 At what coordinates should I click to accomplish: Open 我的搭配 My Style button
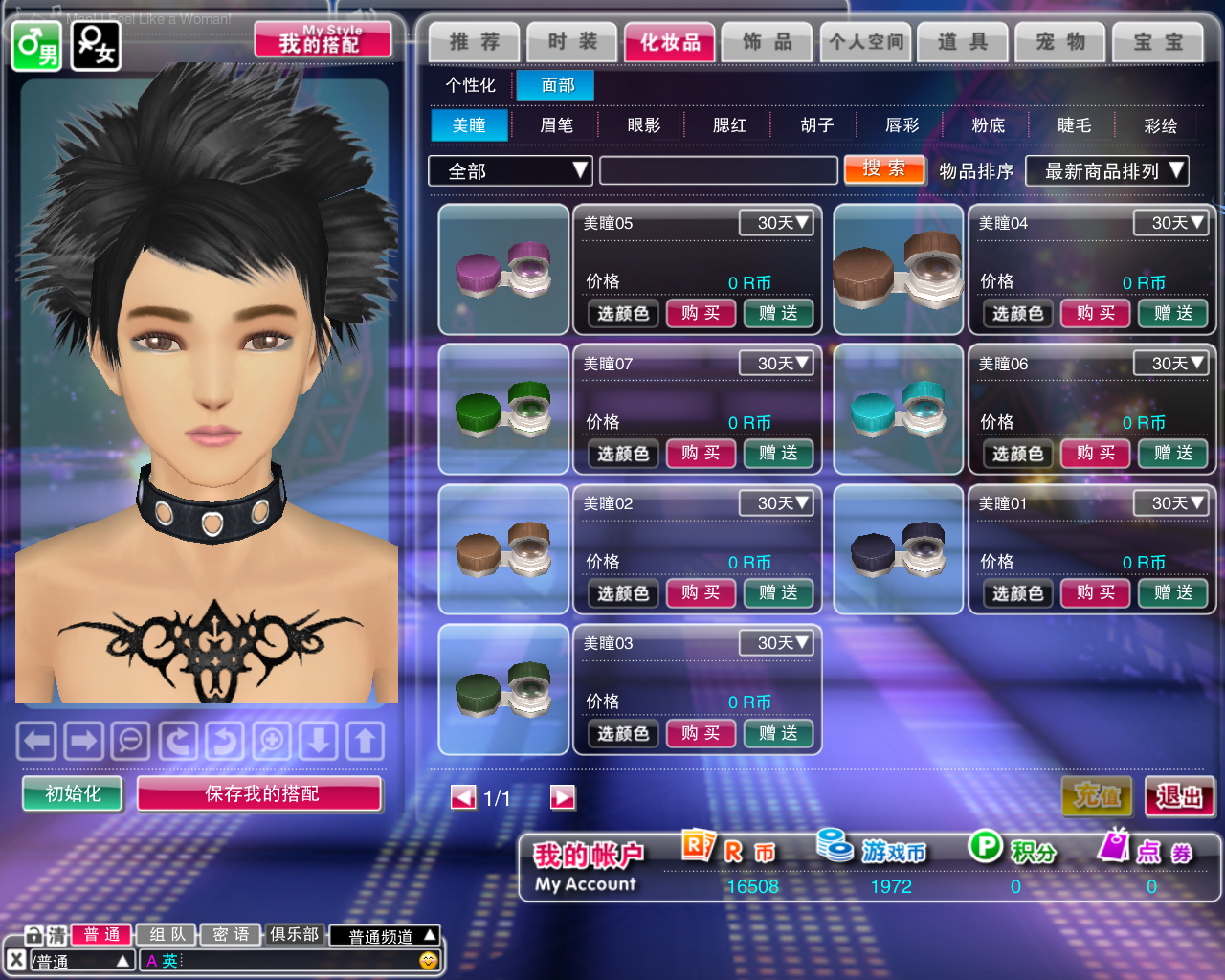click(x=323, y=40)
